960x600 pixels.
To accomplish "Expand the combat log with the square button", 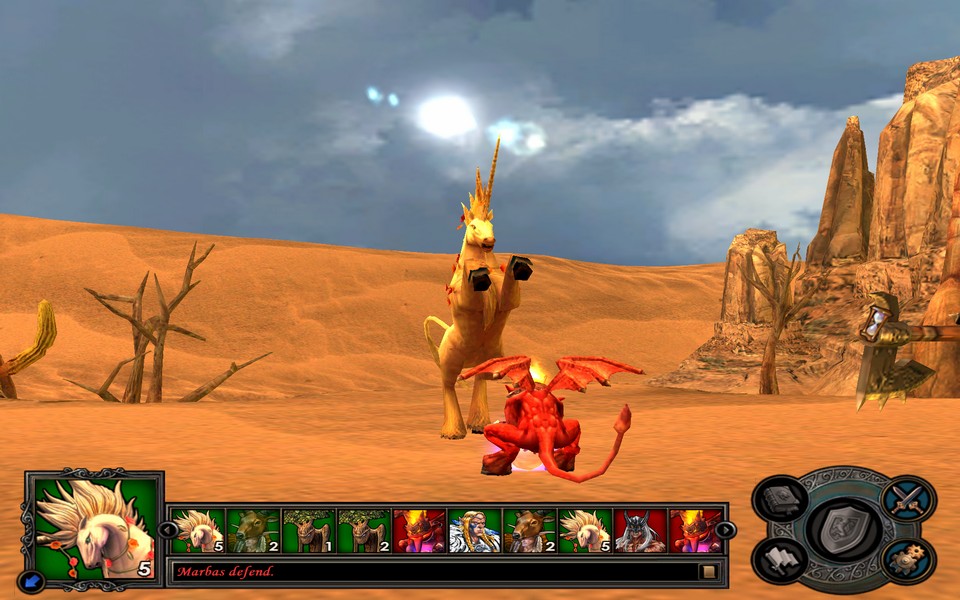I will pyautogui.click(x=708, y=572).
